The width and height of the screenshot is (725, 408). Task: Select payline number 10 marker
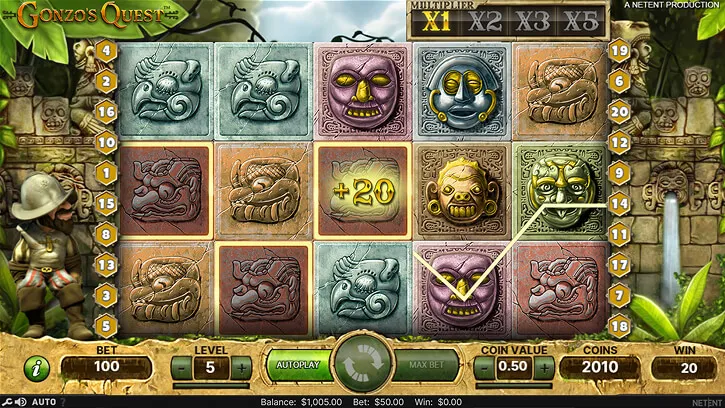click(x=105, y=141)
